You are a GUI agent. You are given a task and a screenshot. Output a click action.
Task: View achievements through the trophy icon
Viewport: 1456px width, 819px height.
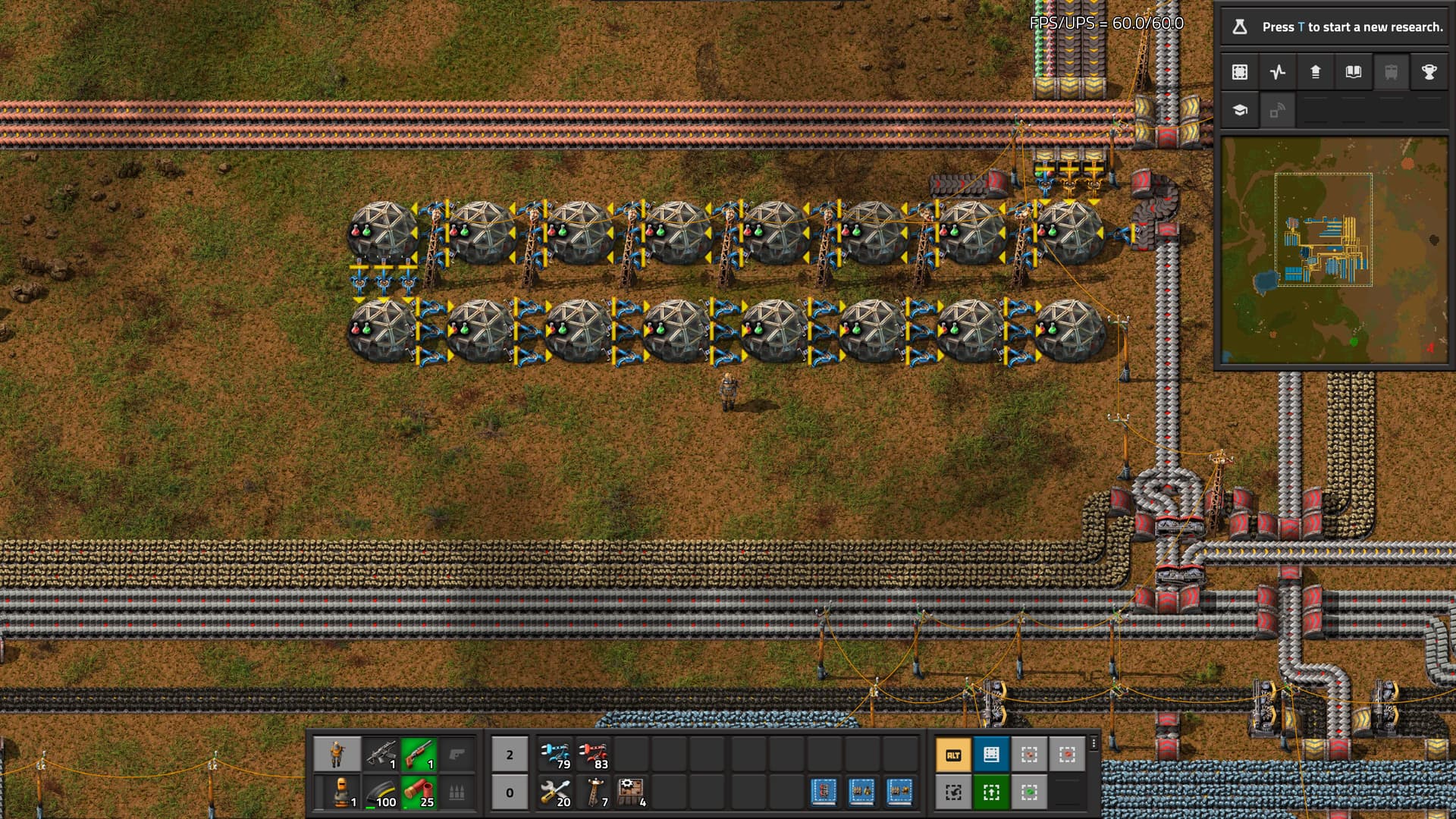pos(1429,72)
